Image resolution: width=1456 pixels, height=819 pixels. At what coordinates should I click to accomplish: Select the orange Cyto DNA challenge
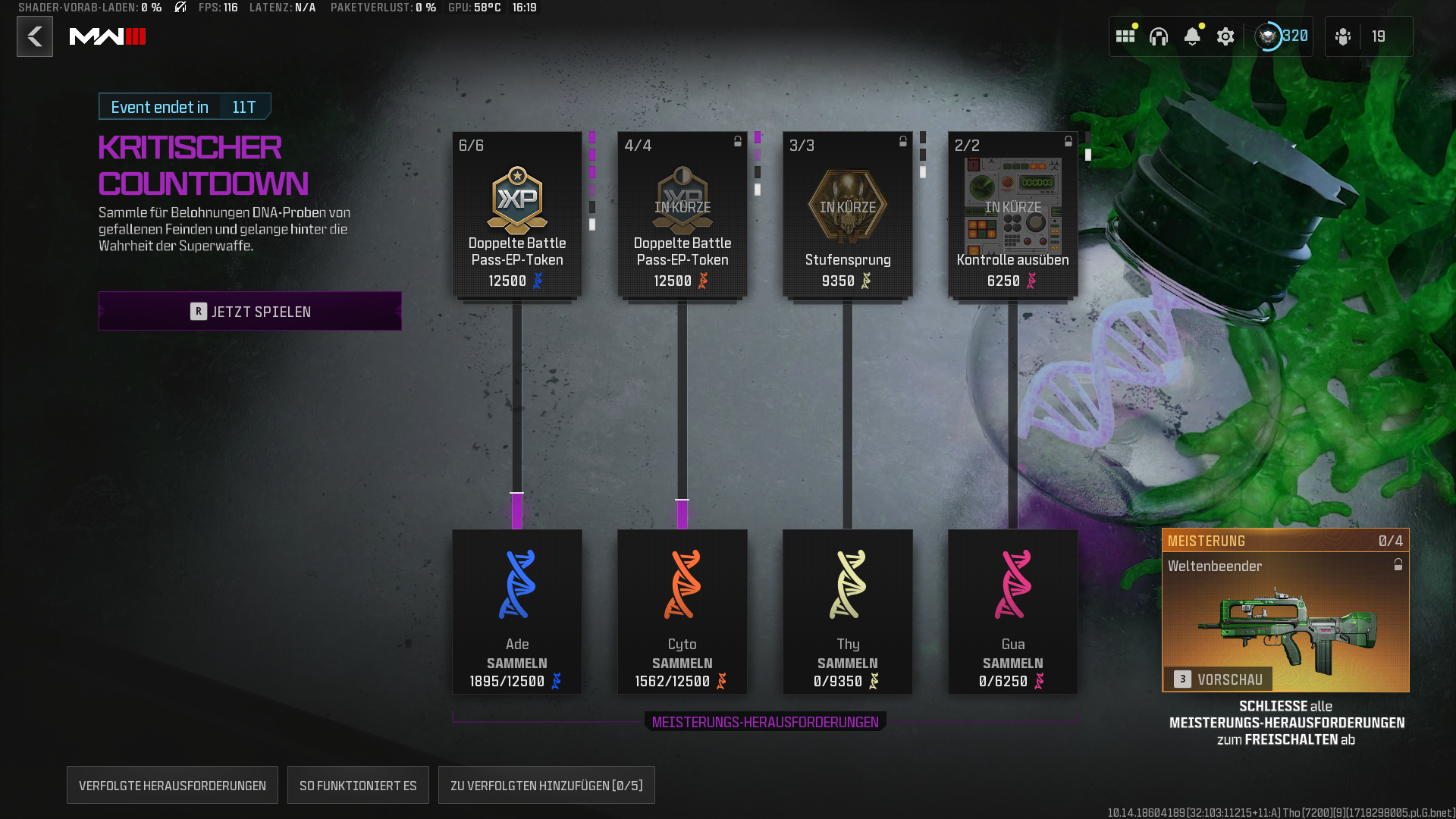[682, 611]
